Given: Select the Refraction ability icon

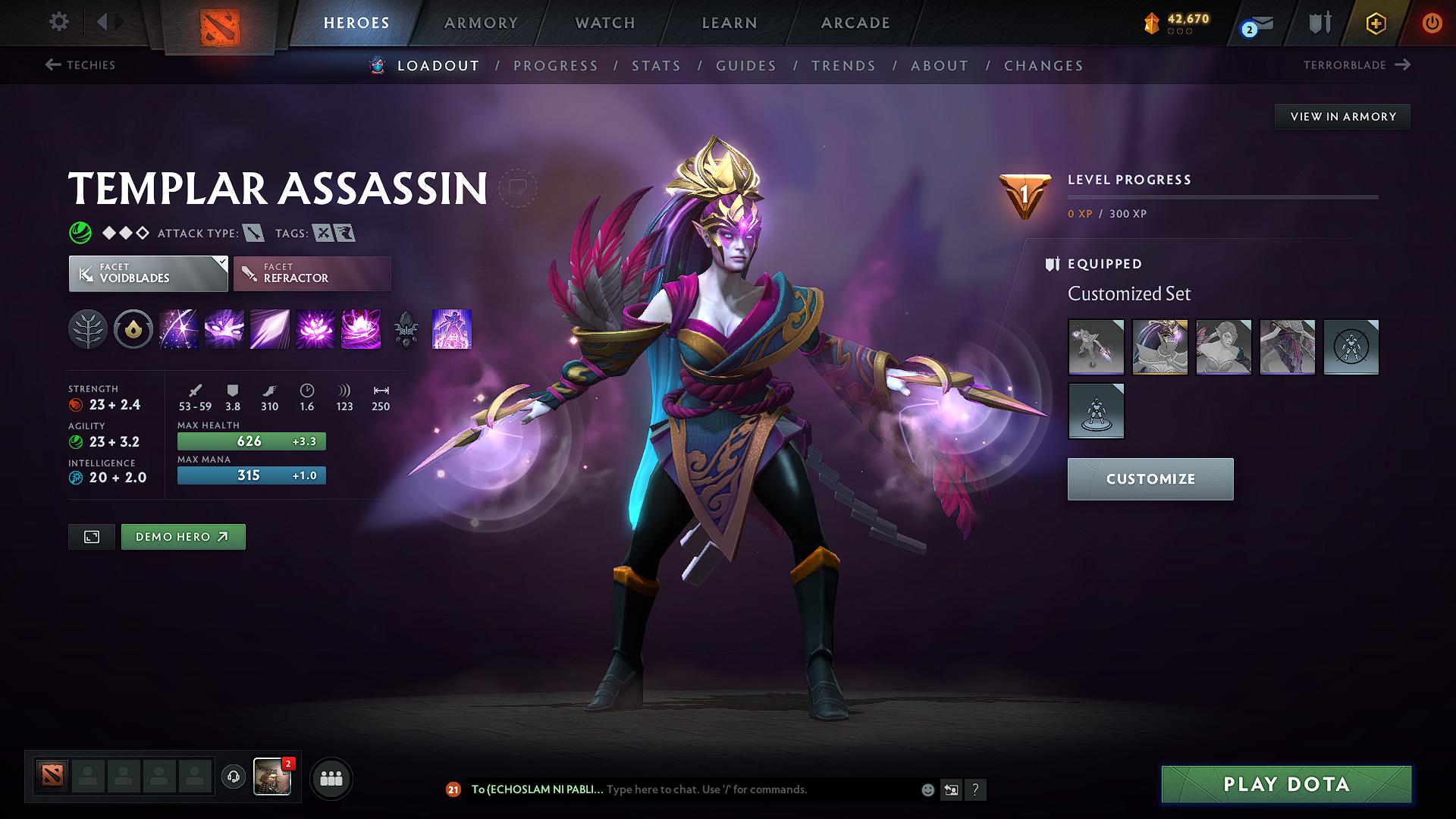Looking at the screenshot, I should pyautogui.click(x=178, y=329).
